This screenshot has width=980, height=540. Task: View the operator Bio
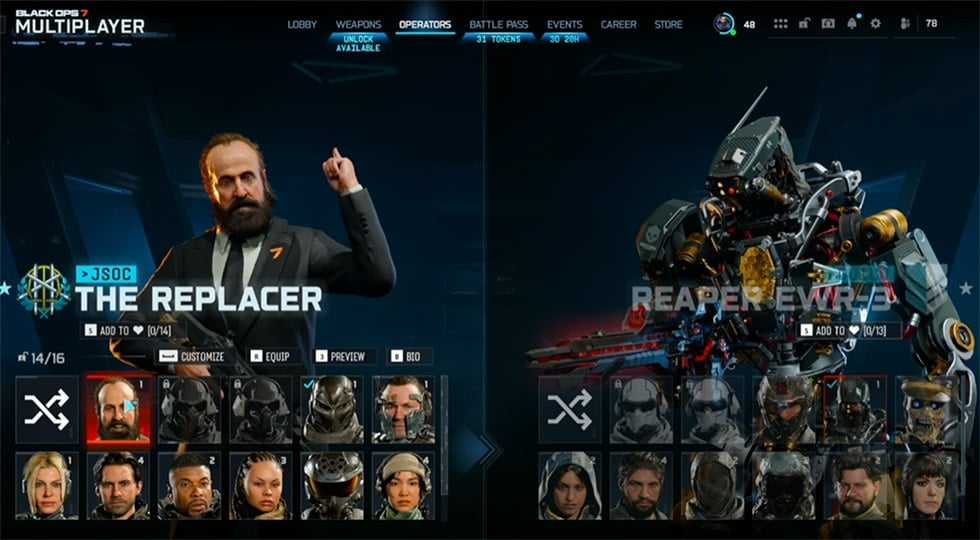405,356
